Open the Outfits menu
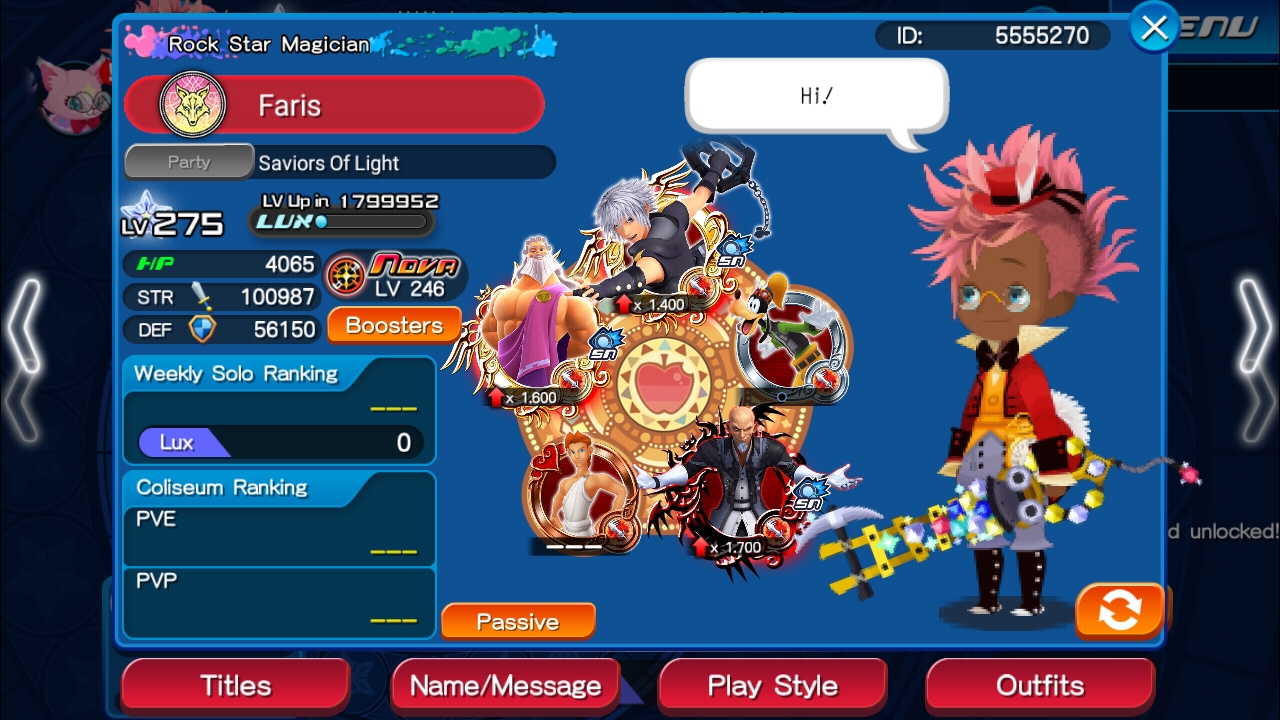Image resolution: width=1280 pixels, height=720 pixels. coord(1040,686)
